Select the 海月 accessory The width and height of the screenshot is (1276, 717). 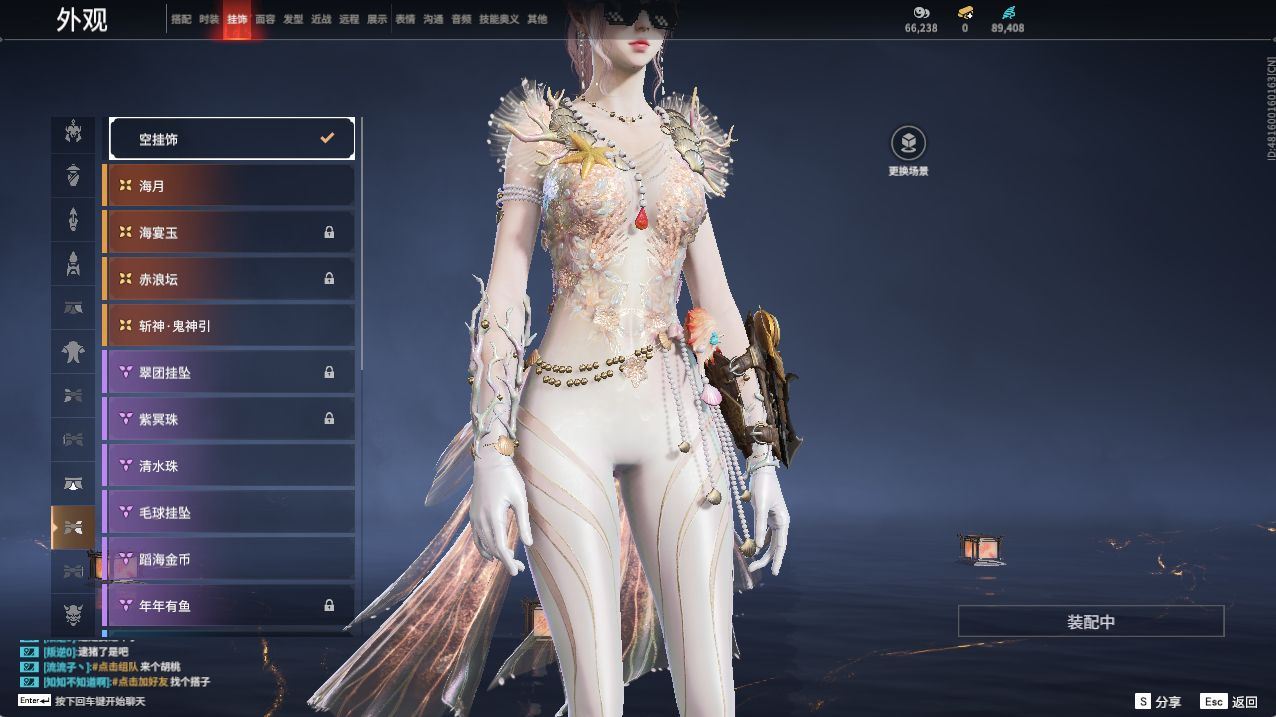click(229, 186)
